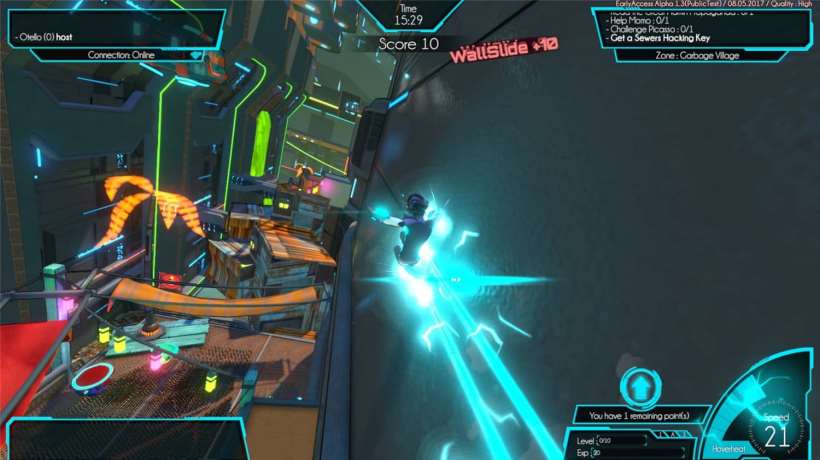The image size is (820, 460).
Task: Click the upgrade arrow skill point icon
Action: [638, 387]
